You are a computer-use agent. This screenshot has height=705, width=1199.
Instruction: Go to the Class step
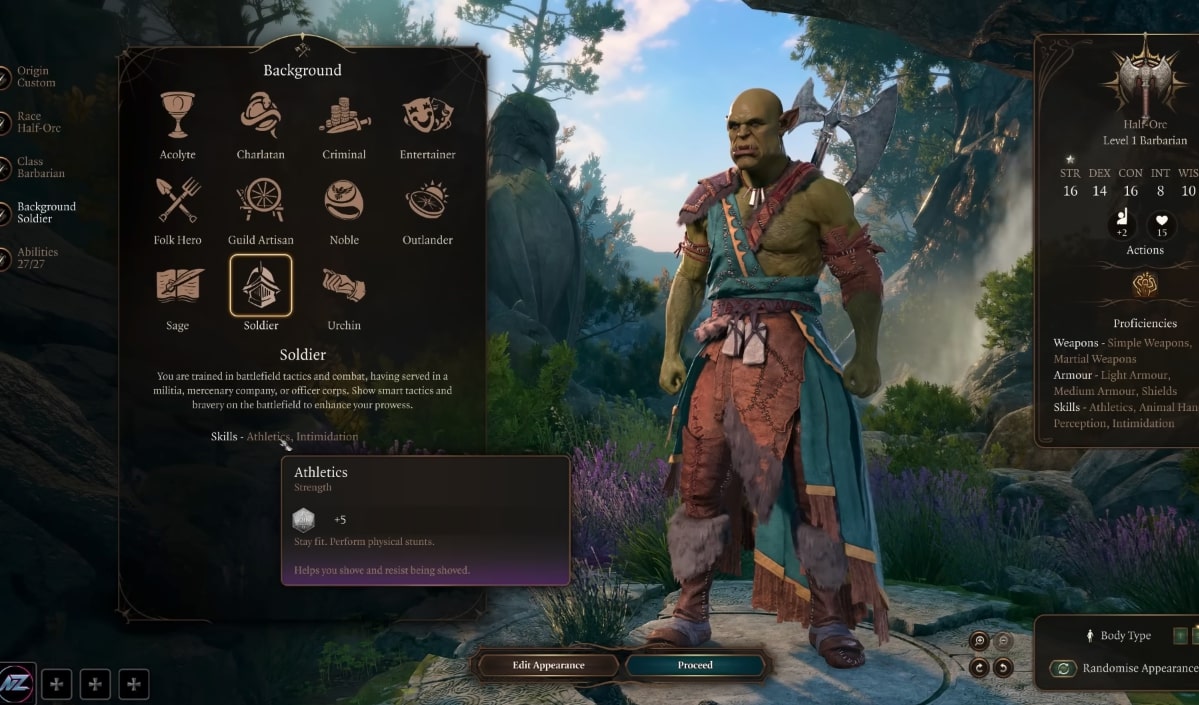pyautogui.click(x=40, y=167)
